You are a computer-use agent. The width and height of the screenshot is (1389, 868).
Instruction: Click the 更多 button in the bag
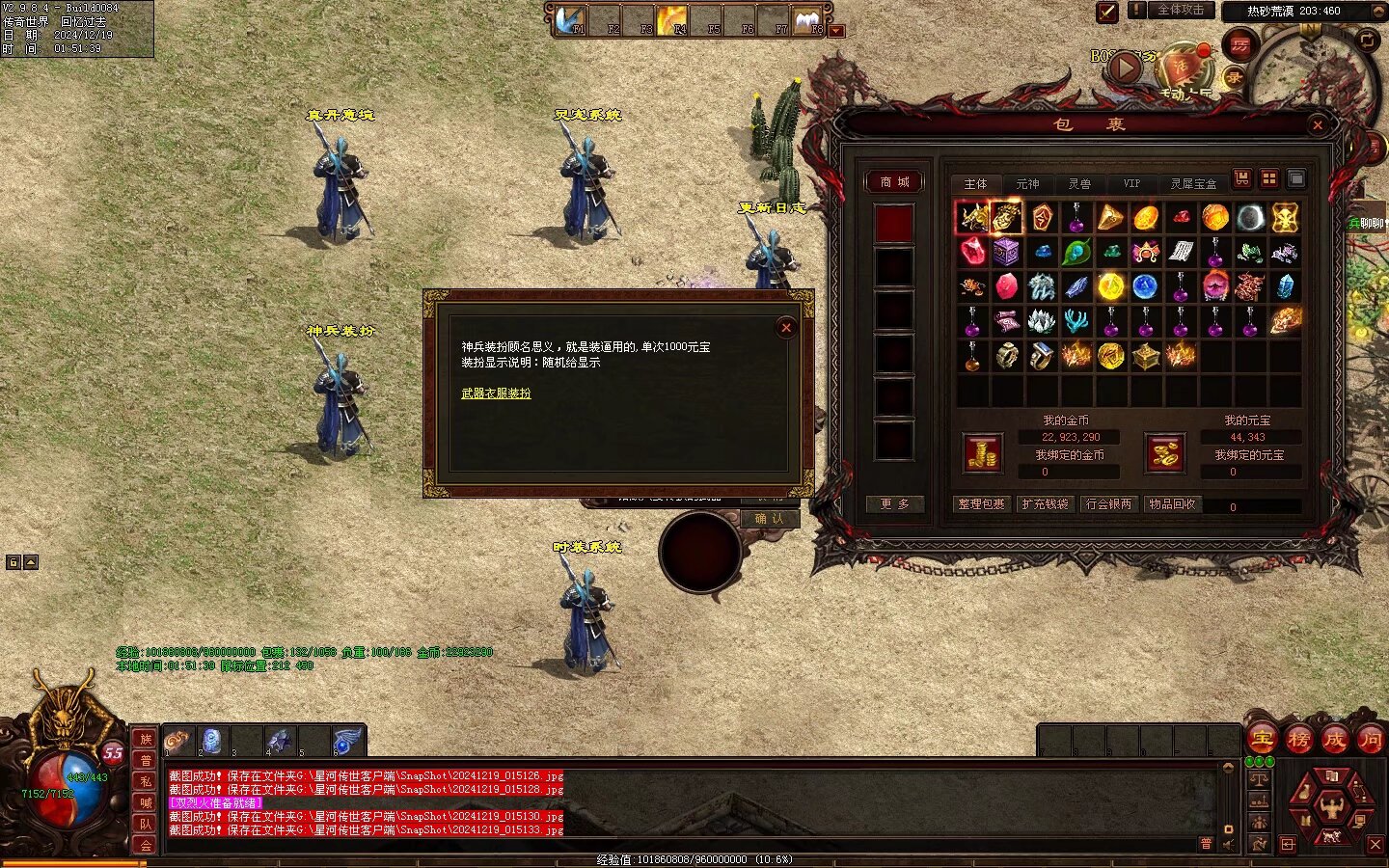[x=894, y=503]
